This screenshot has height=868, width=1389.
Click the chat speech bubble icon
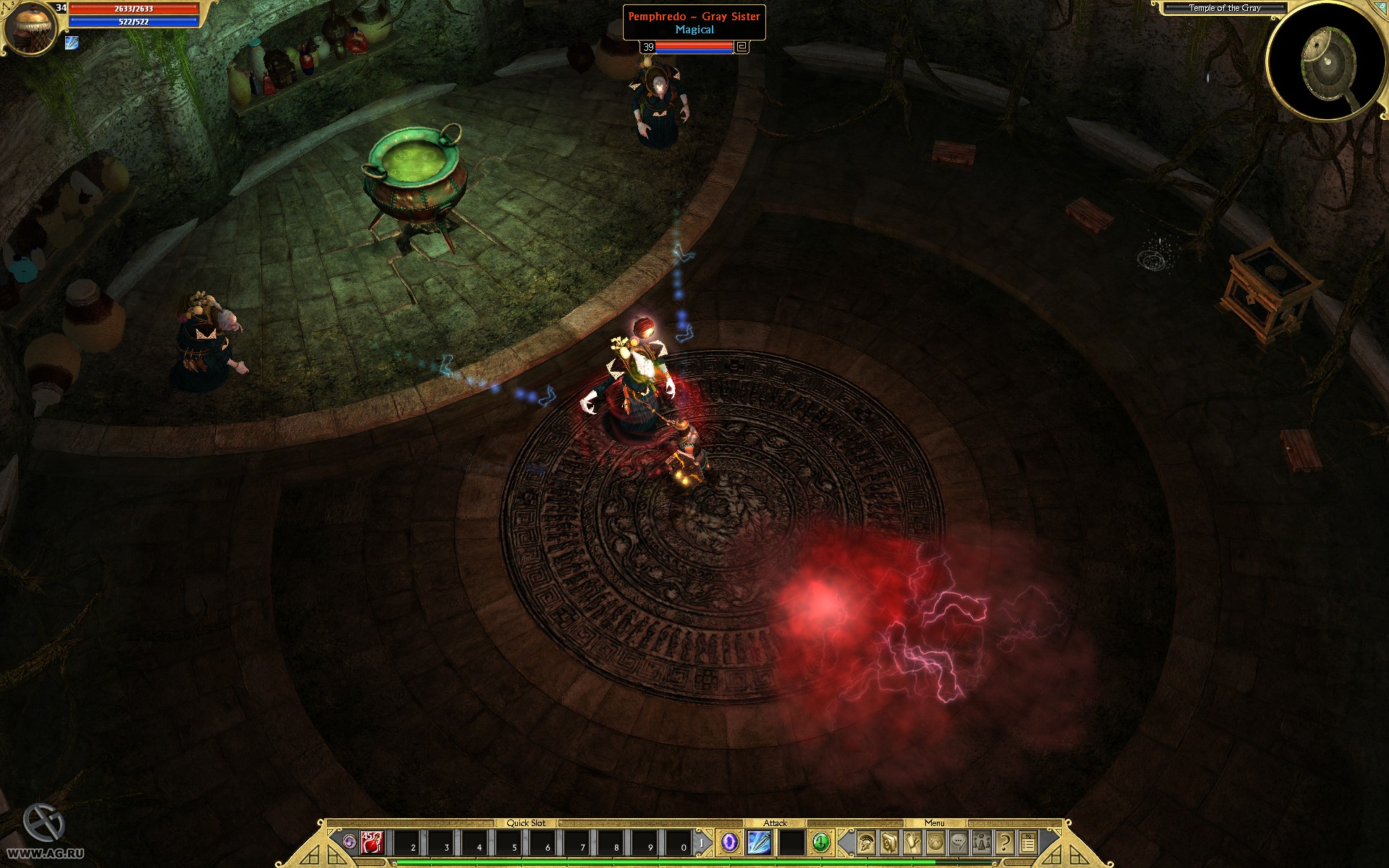coord(959,842)
